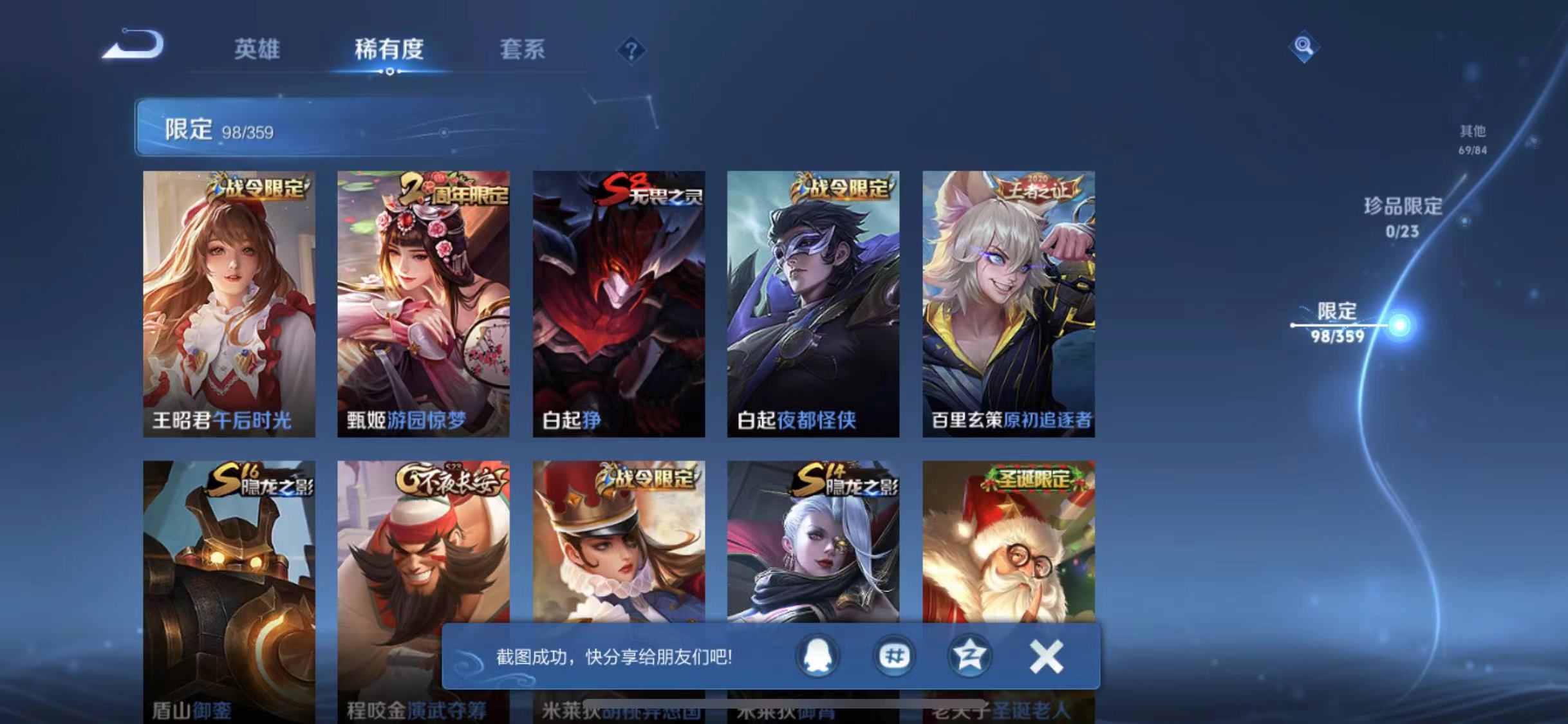Click the question mark help icon

(633, 50)
